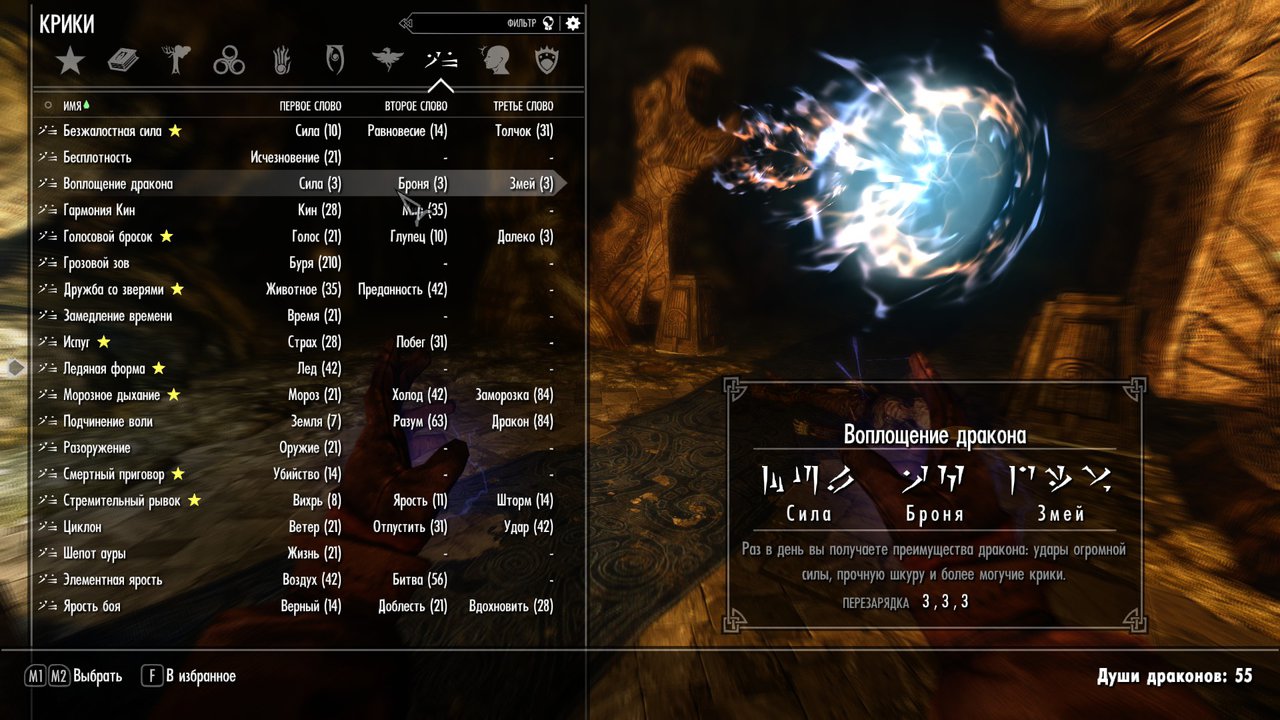Pick the Грозовой зов shout
Image resolution: width=1280 pixels, height=720 pixels.
[96, 263]
